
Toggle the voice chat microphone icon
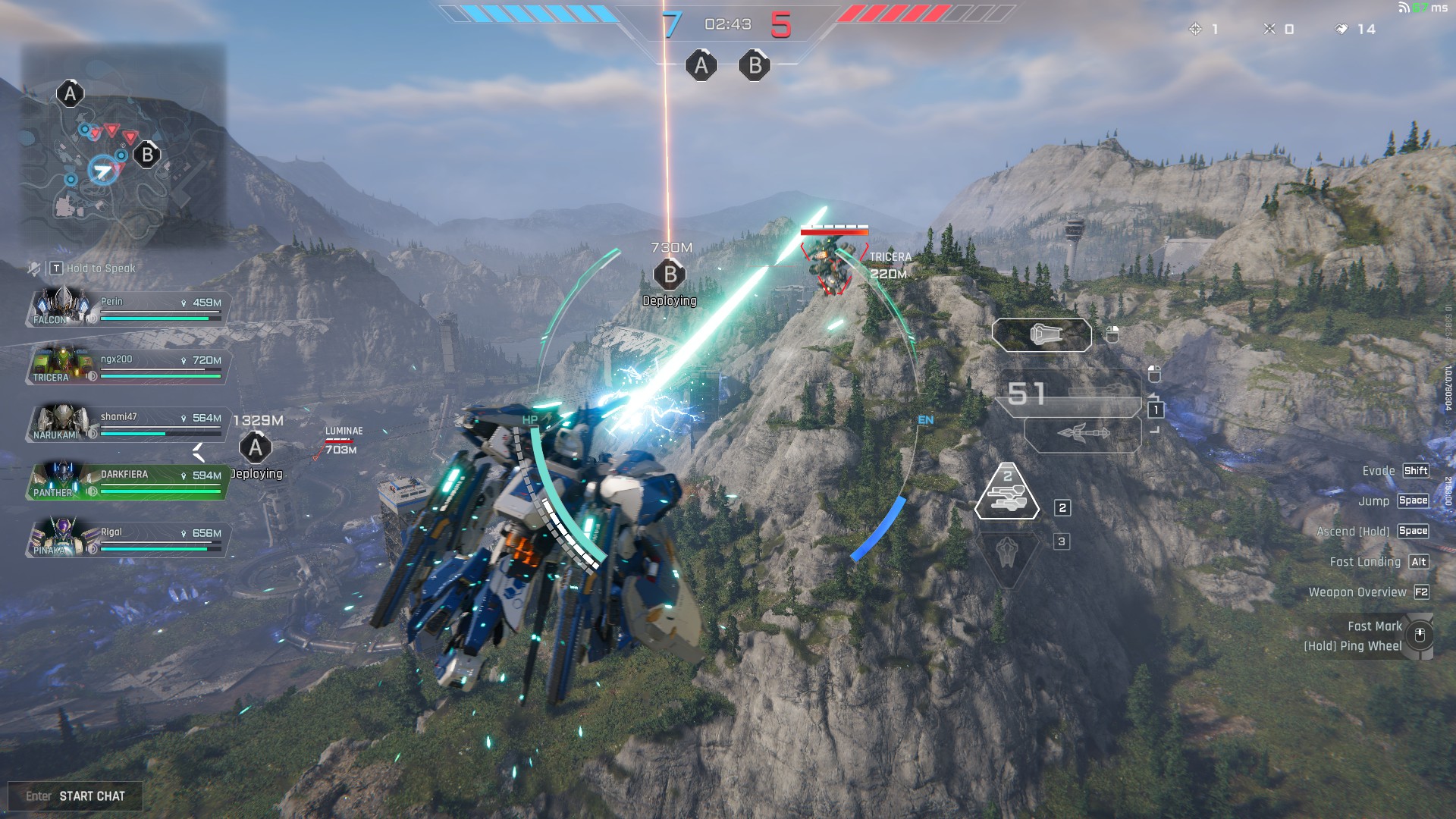point(34,268)
